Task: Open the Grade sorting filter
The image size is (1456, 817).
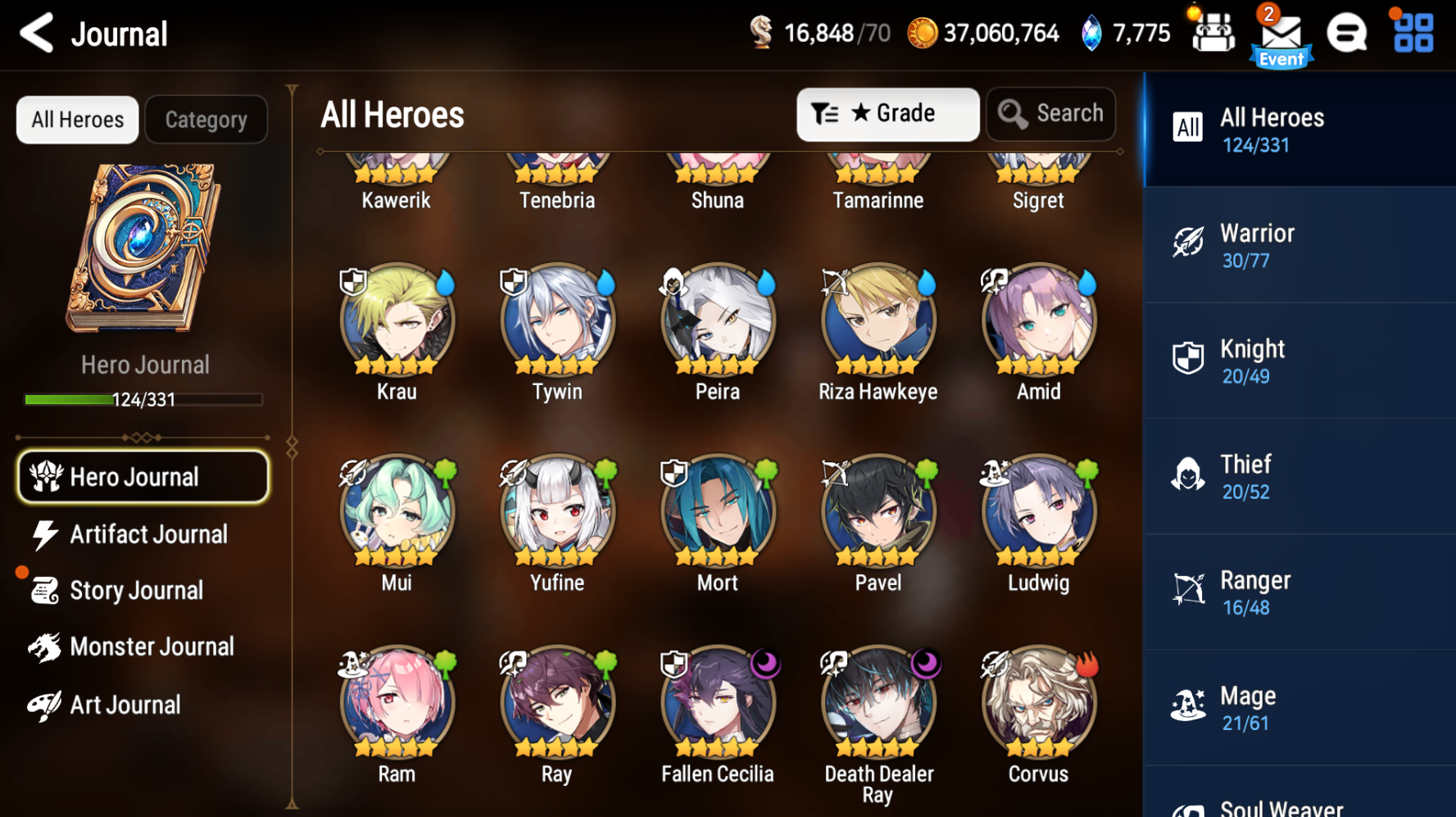Action: coord(887,114)
